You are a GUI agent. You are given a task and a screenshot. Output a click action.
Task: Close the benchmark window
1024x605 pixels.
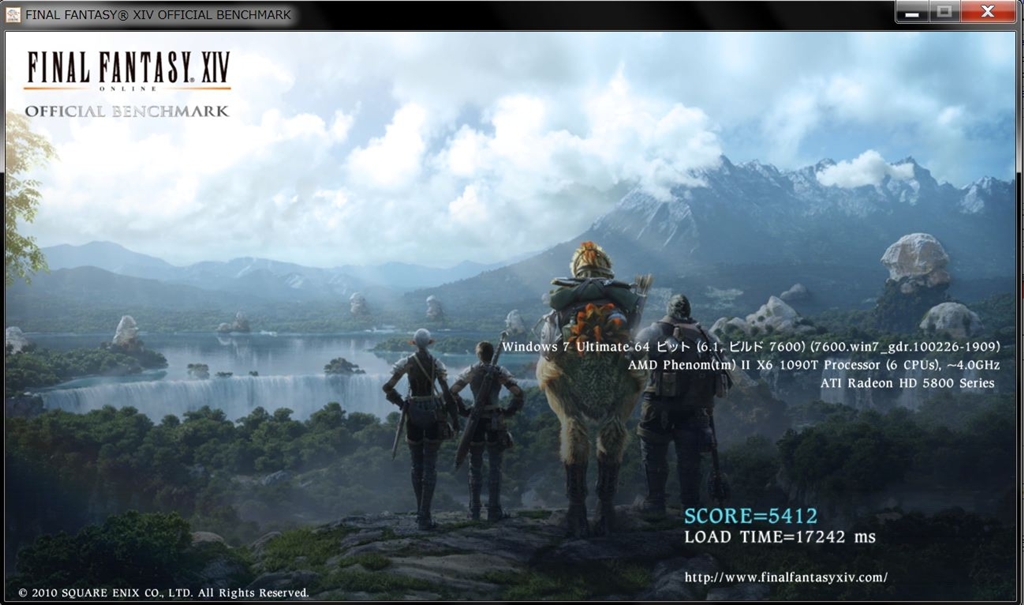(x=987, y=13)
